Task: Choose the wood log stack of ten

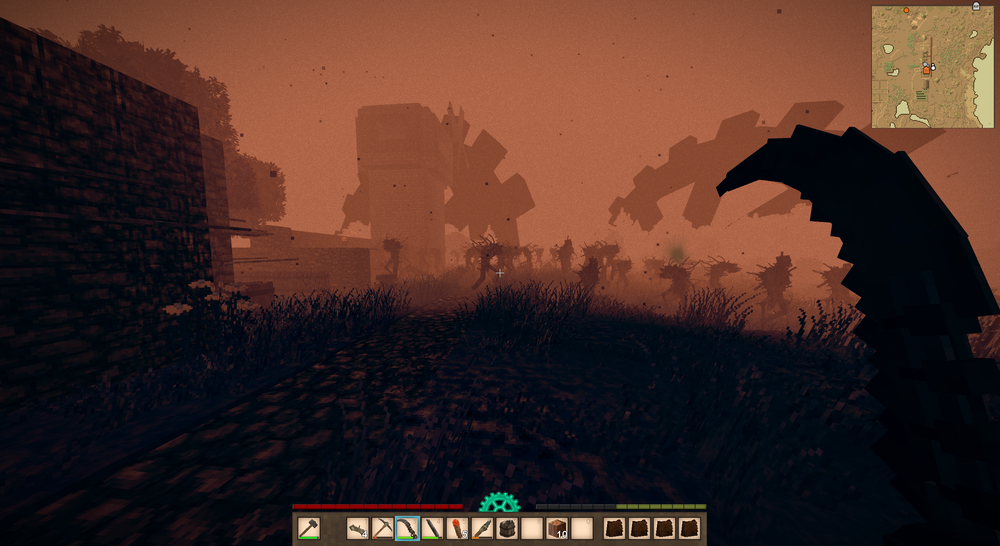Action: [557, 529]
